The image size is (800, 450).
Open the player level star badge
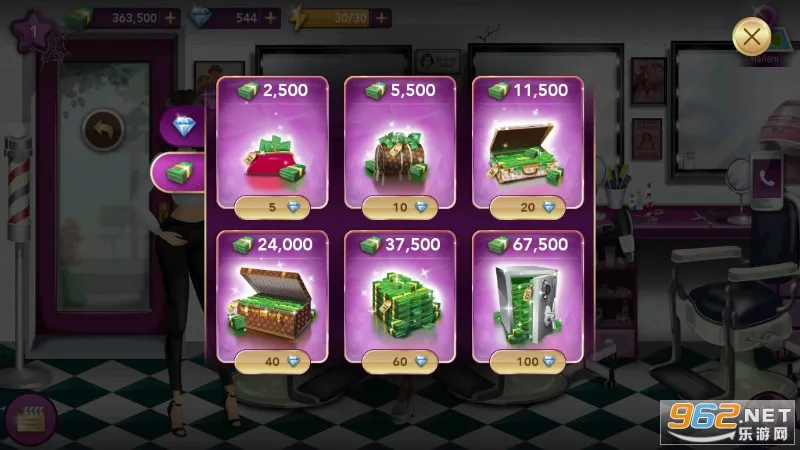(33, 30)
